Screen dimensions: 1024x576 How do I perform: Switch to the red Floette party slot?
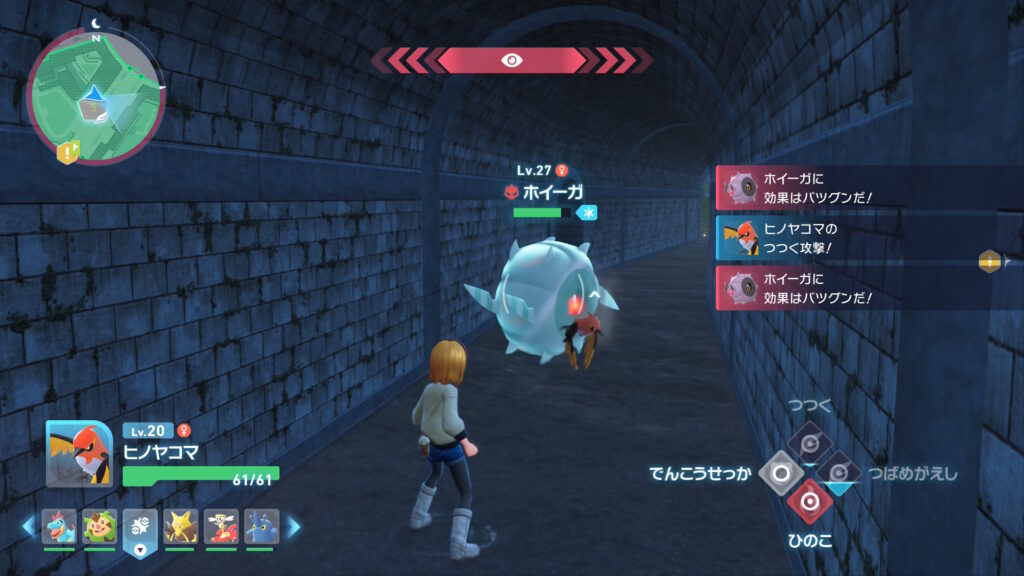click(221, 526)
